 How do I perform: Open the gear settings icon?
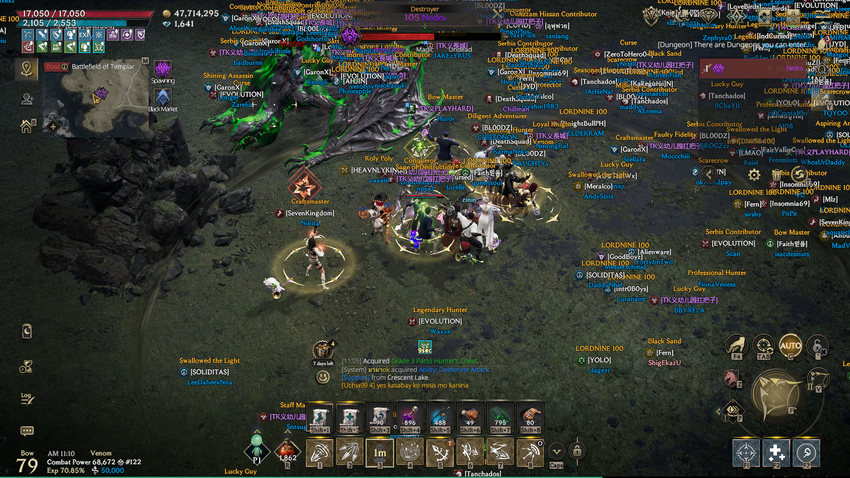pyautogui.click(x=755, y=174)
